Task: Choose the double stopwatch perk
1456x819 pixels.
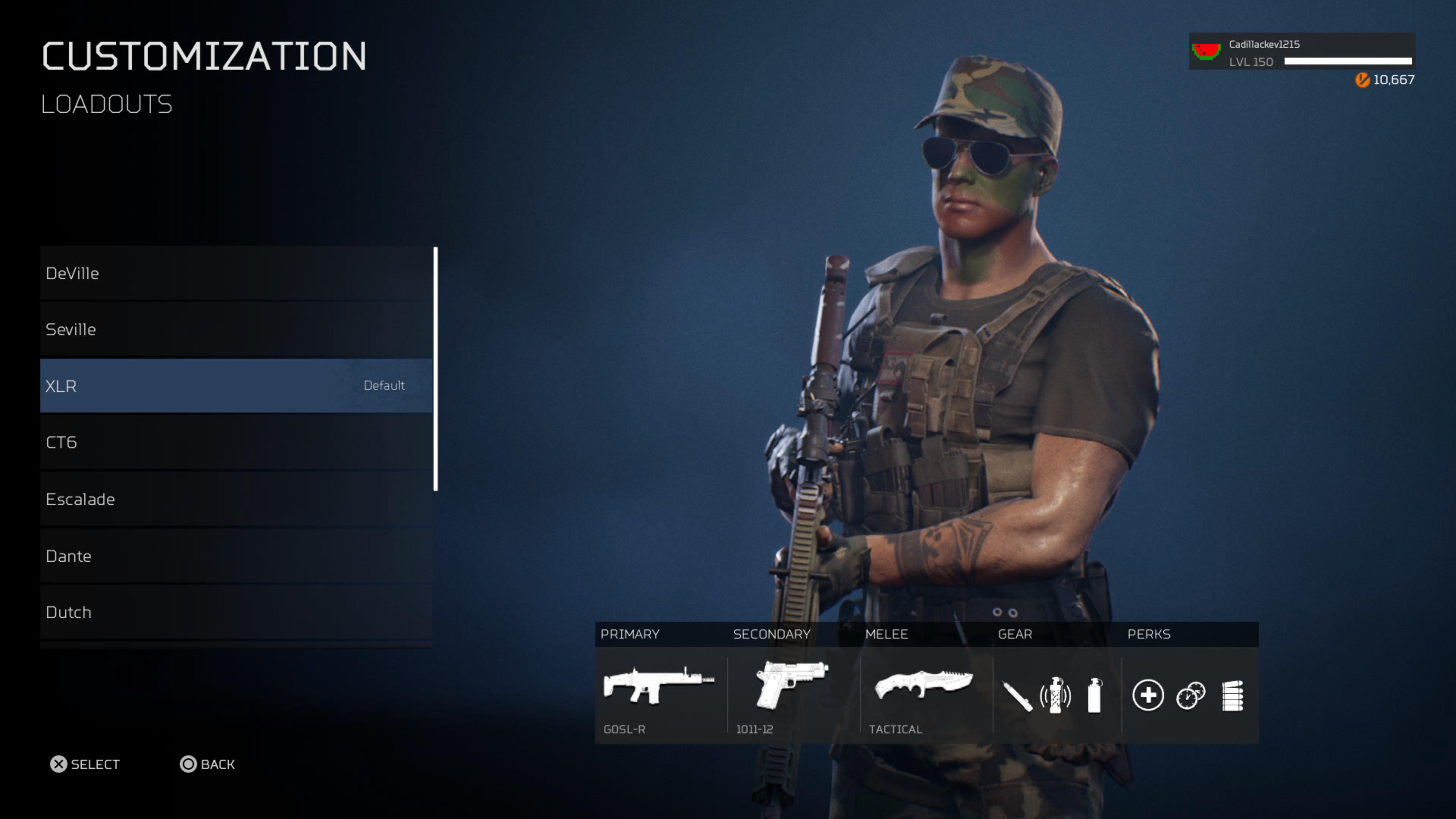Action: [1190, 695]
